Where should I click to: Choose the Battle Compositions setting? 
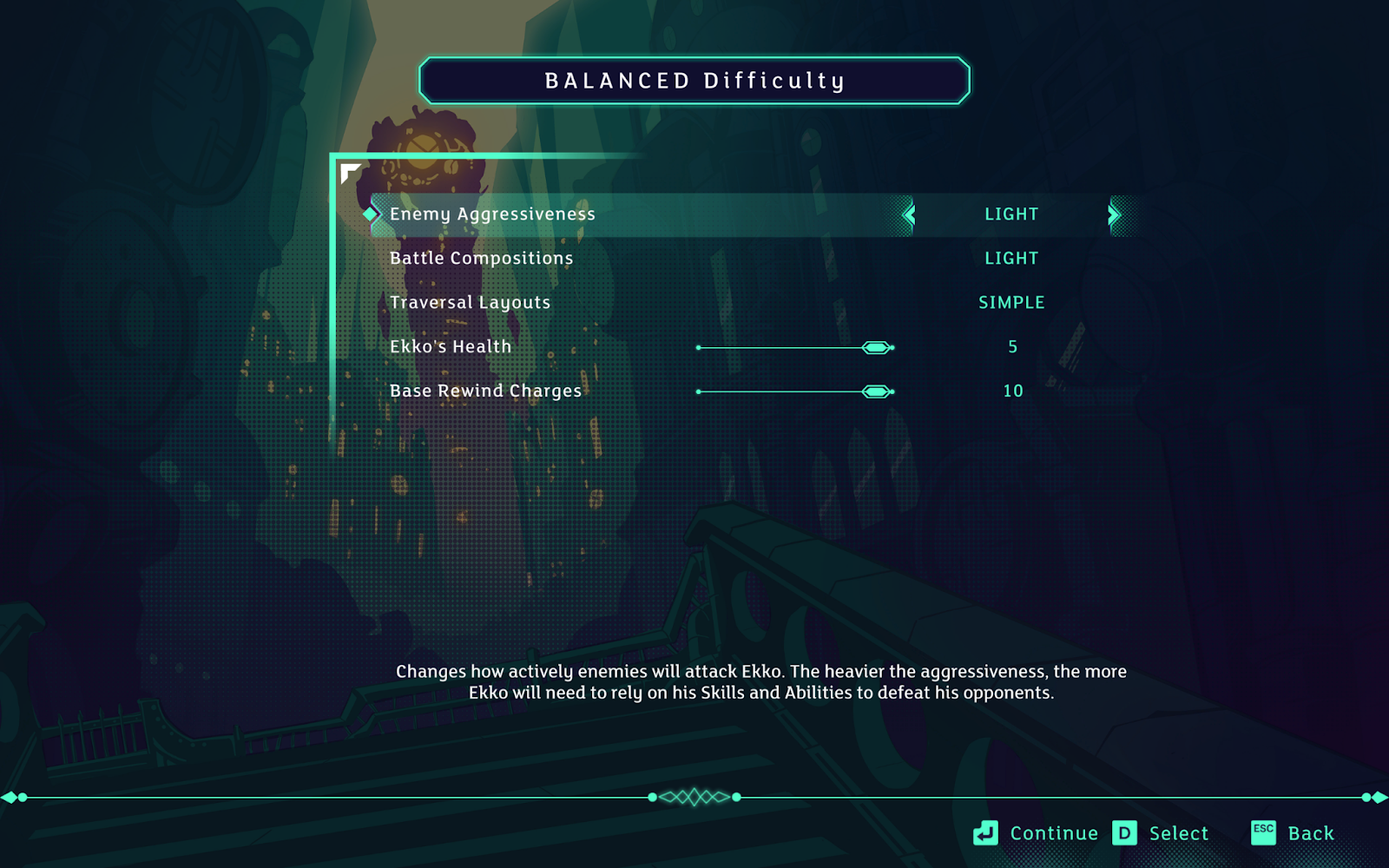[481, 259]
